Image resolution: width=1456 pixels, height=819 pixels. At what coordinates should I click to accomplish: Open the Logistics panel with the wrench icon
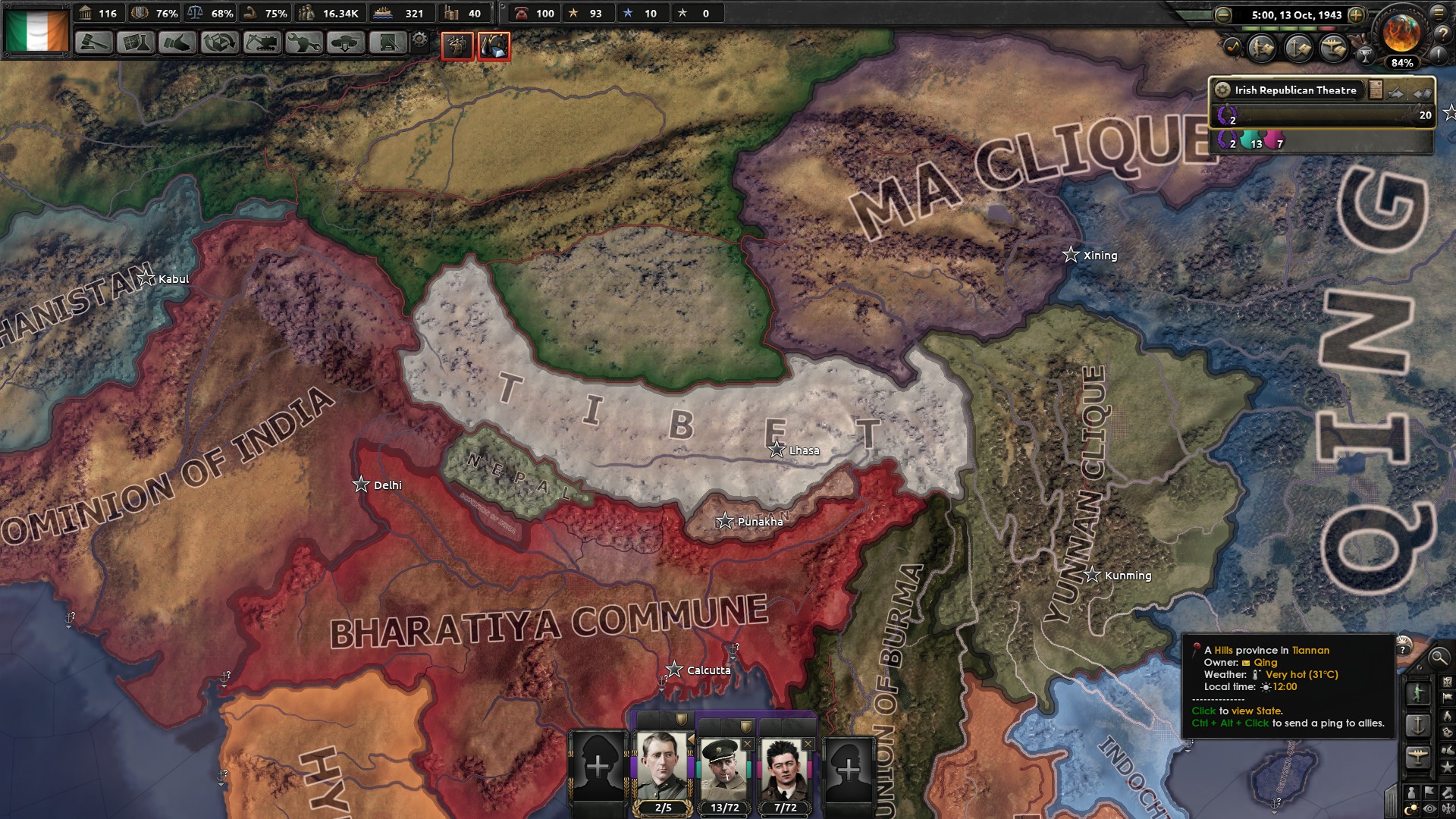point(303,43)
